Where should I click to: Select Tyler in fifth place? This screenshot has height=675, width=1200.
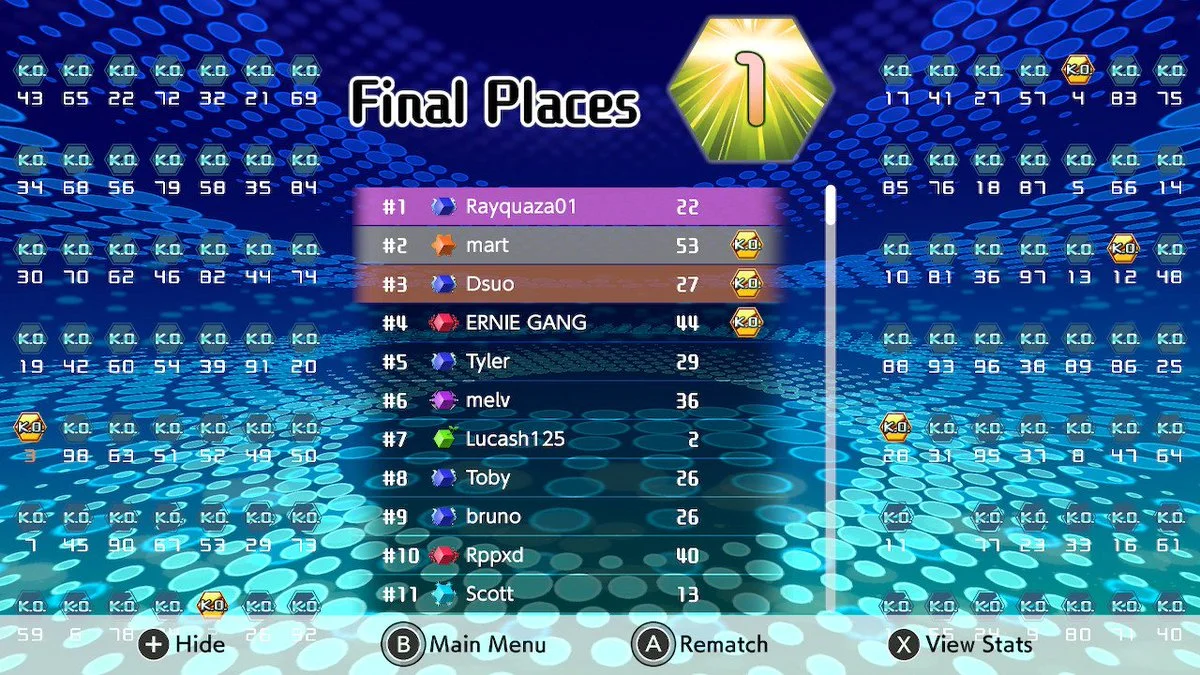[x=567, y=361]
